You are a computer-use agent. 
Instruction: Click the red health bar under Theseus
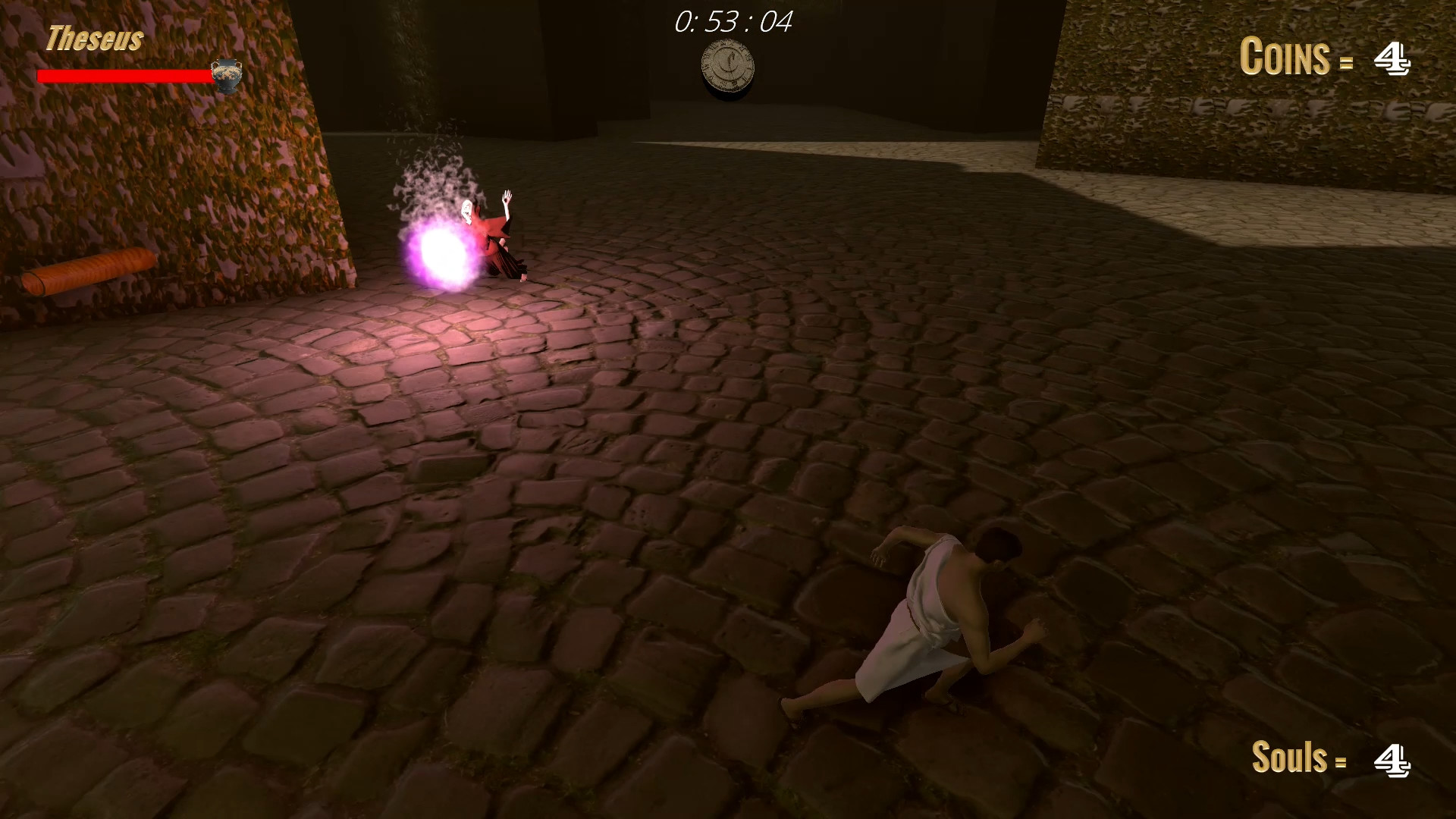click(125, 76)
